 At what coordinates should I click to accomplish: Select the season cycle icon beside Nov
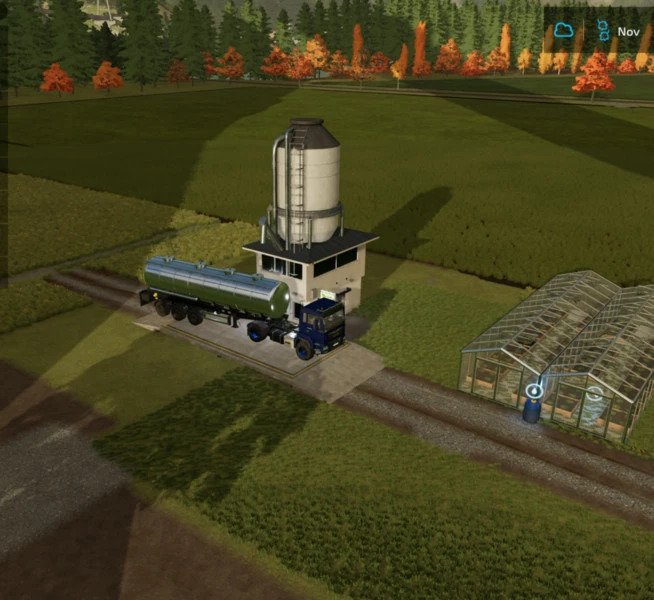click(x=603, y=31)
